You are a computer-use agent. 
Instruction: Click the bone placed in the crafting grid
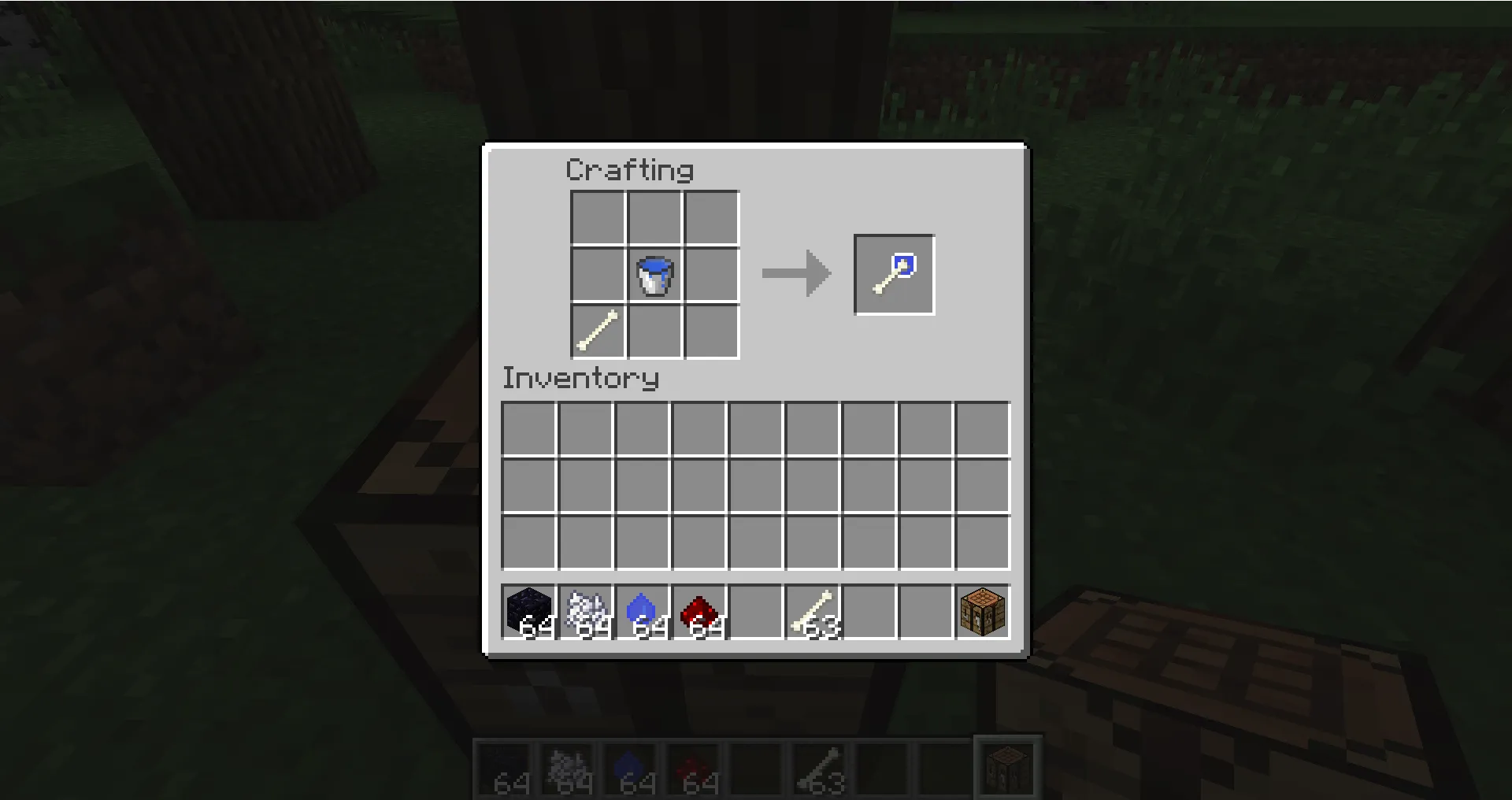click(596, 332)
